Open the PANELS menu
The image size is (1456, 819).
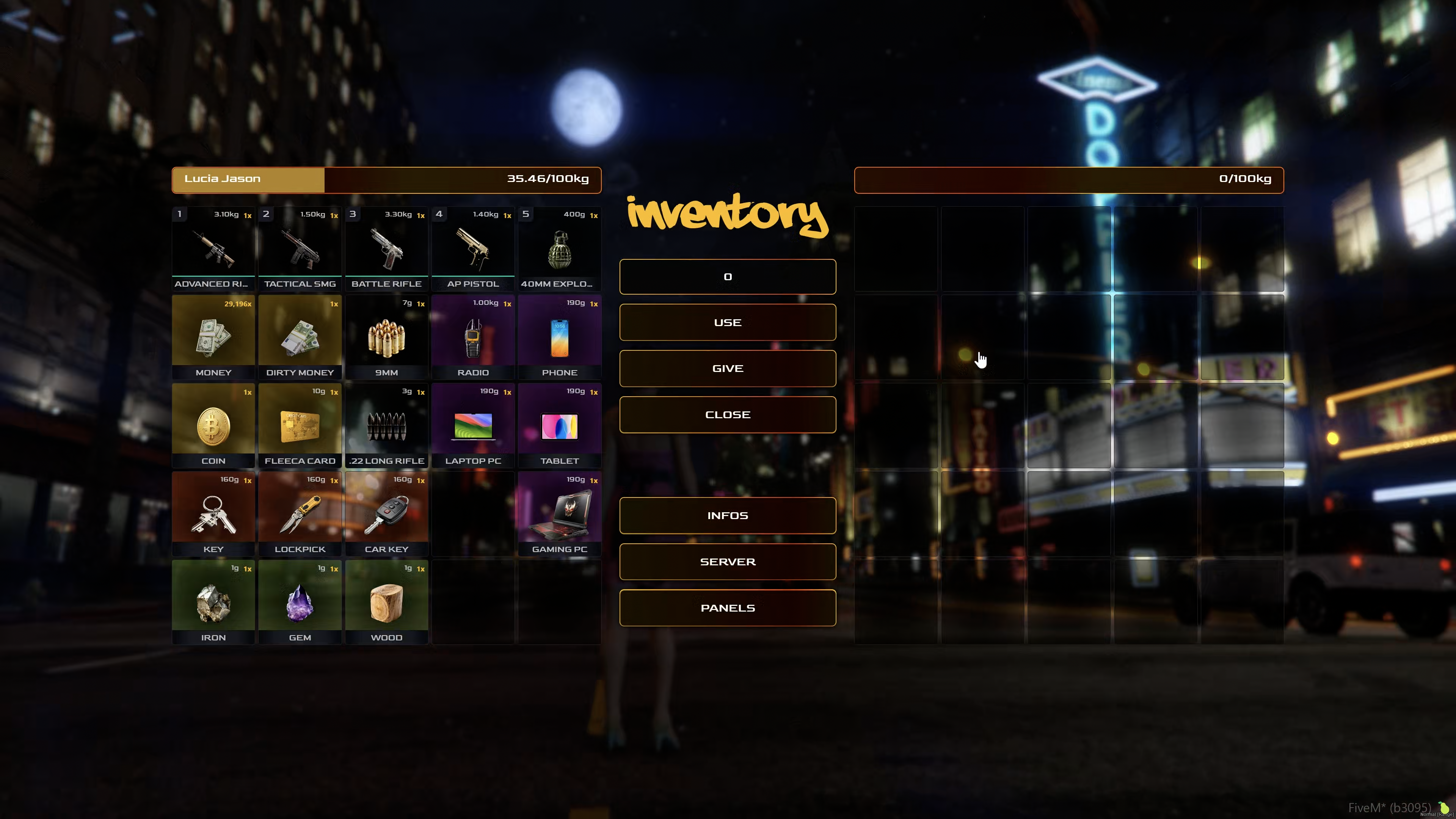click(x=728, y=607)
